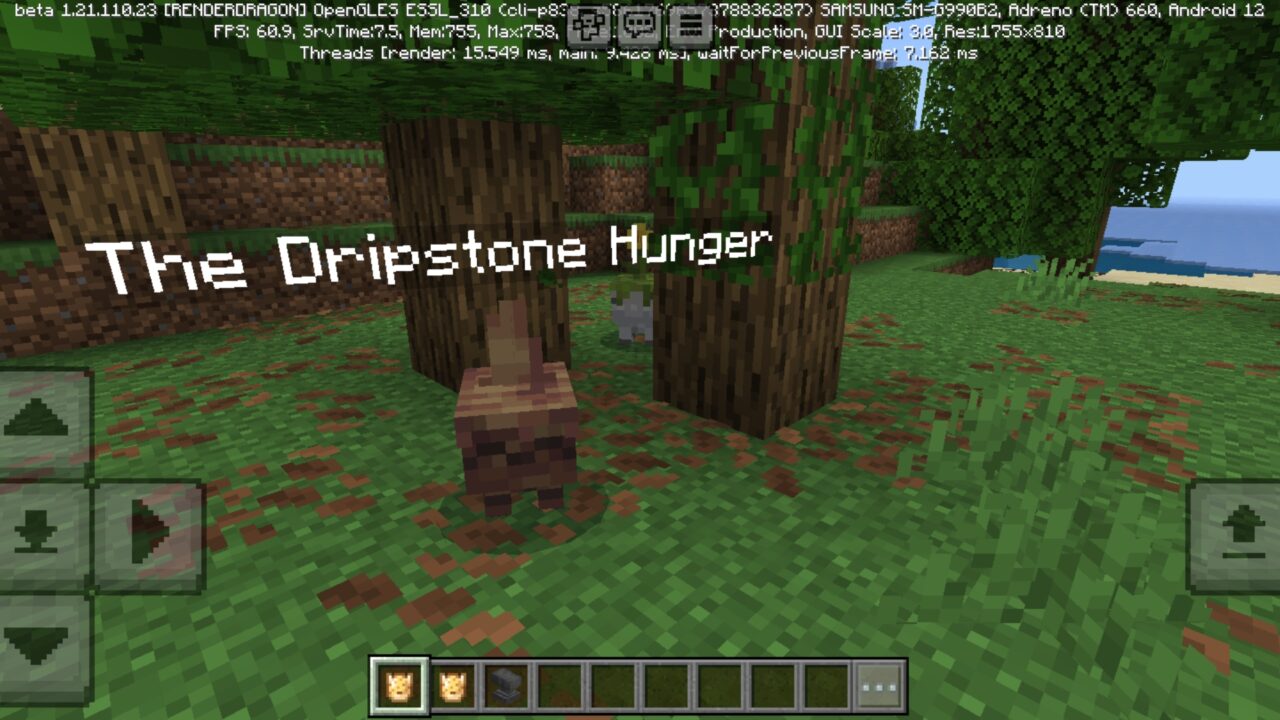
Task: Open the emote wheel icon
Action: [588, 25]
